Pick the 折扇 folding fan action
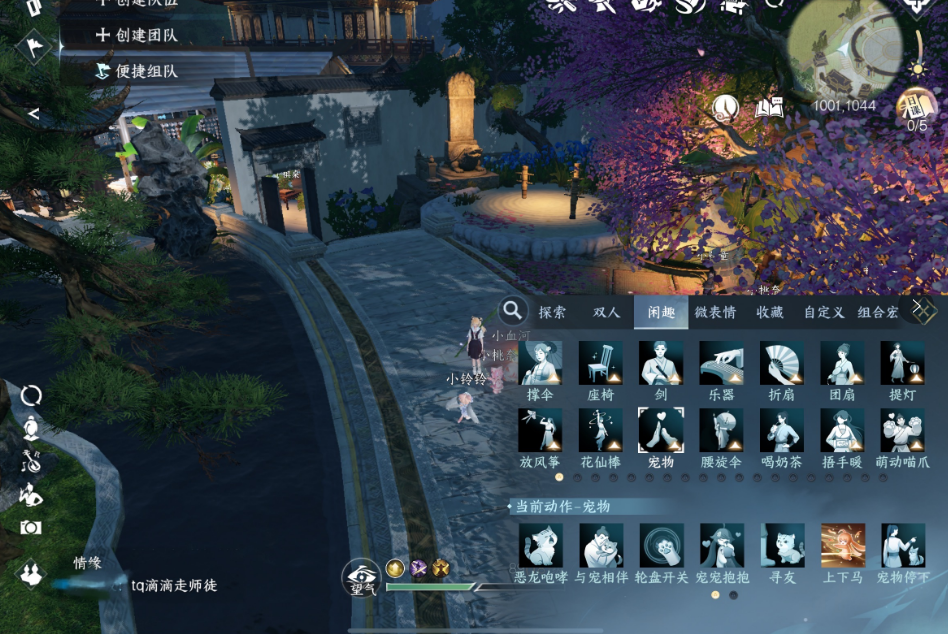This screenshot has height=634, width=948. [781, 363]
